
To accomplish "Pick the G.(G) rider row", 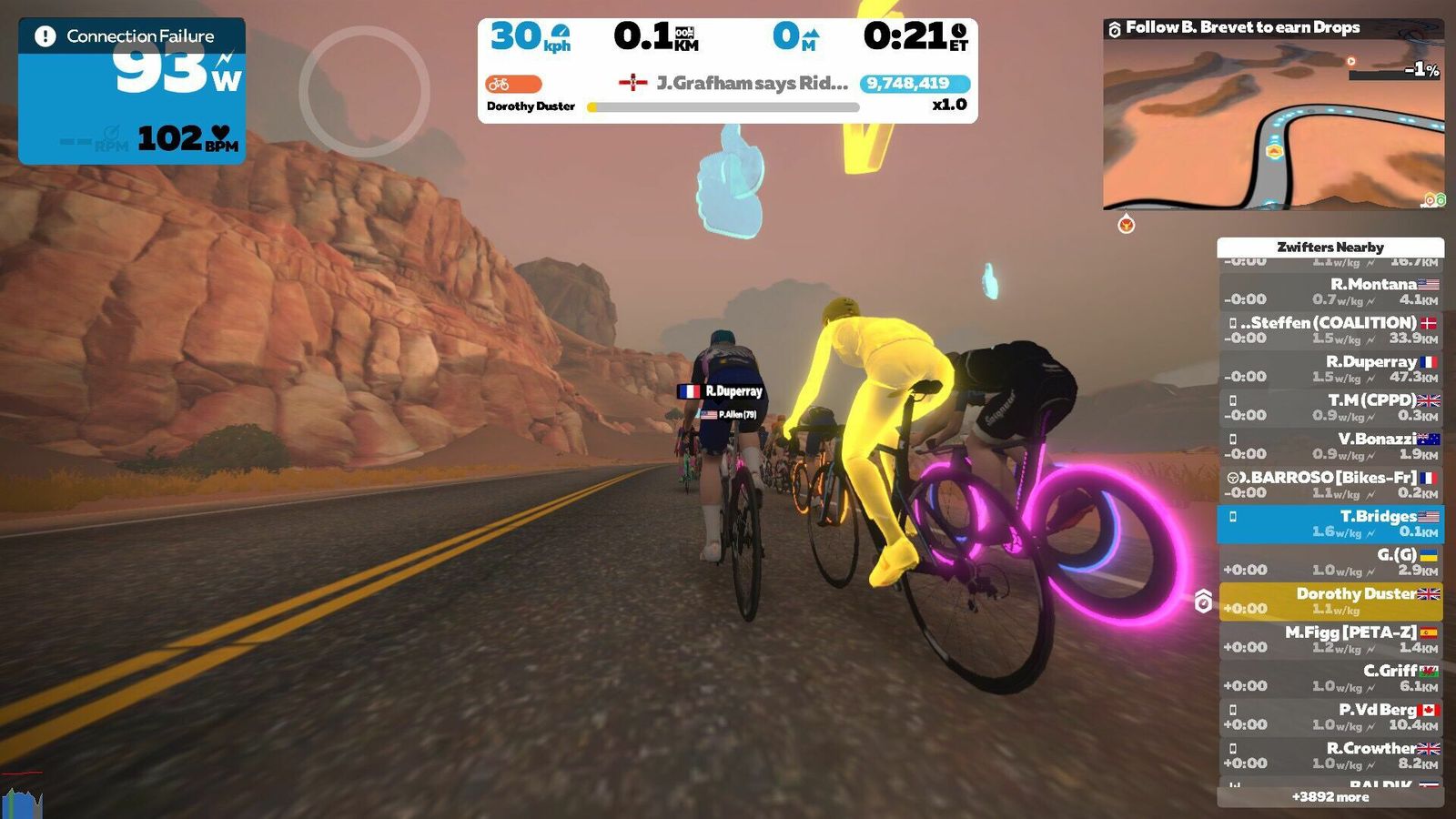I will coord(1330,561).
